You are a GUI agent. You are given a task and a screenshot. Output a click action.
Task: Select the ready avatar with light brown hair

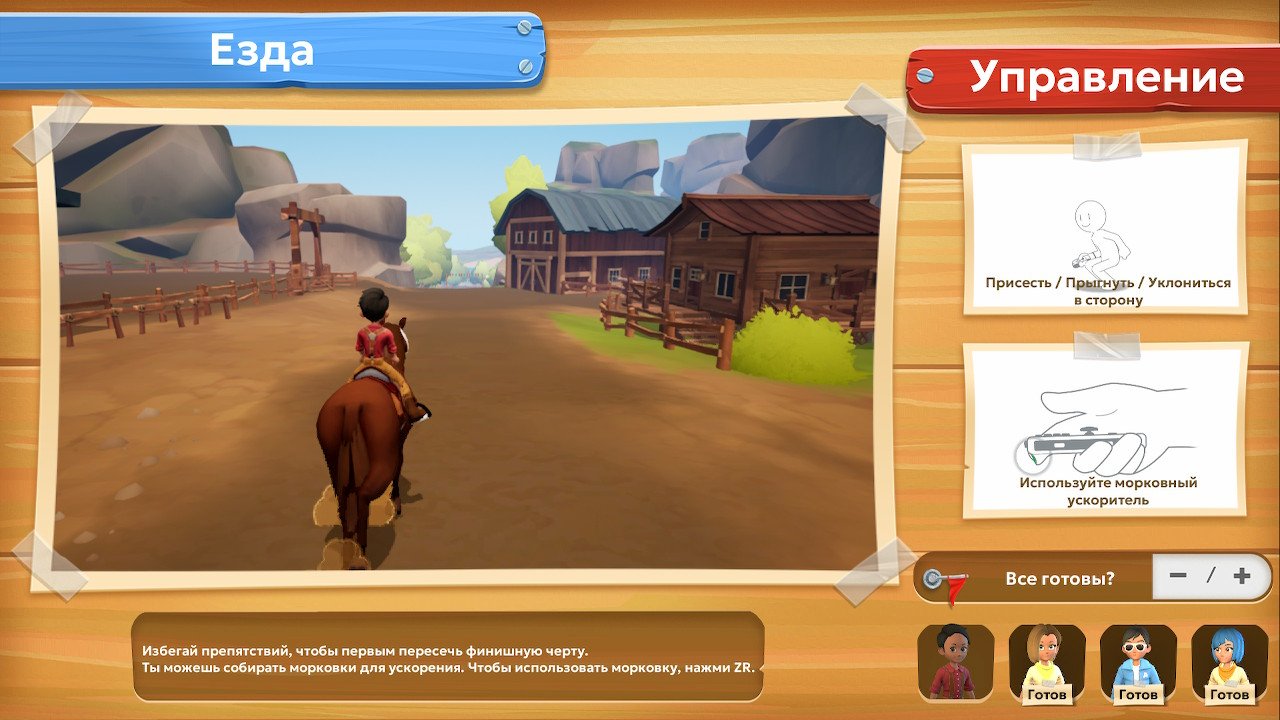tap(1047, 662)
